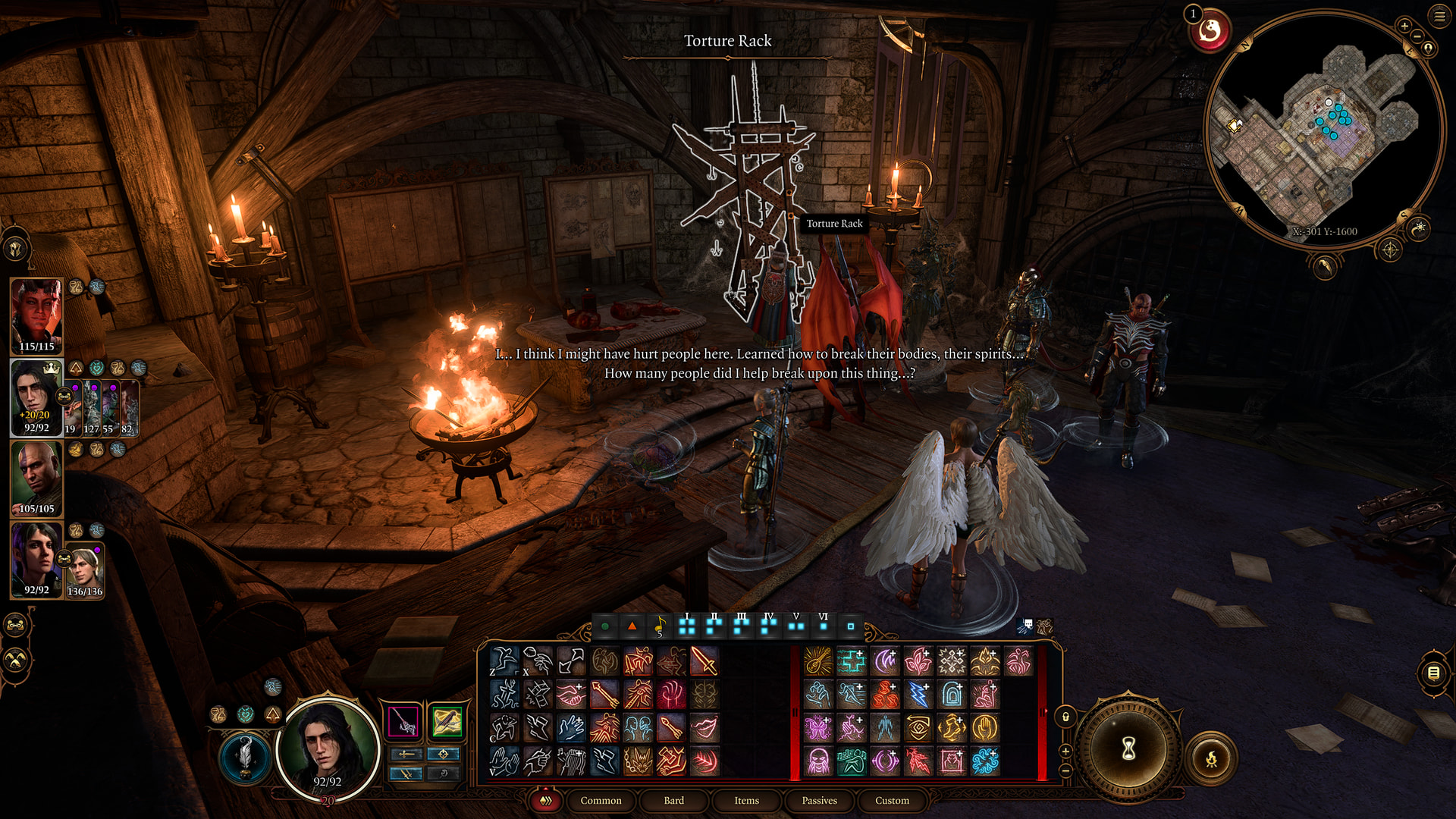Activate the Jump ability icon
Screen dimensions: 1456x819
(x=504, y=661)
